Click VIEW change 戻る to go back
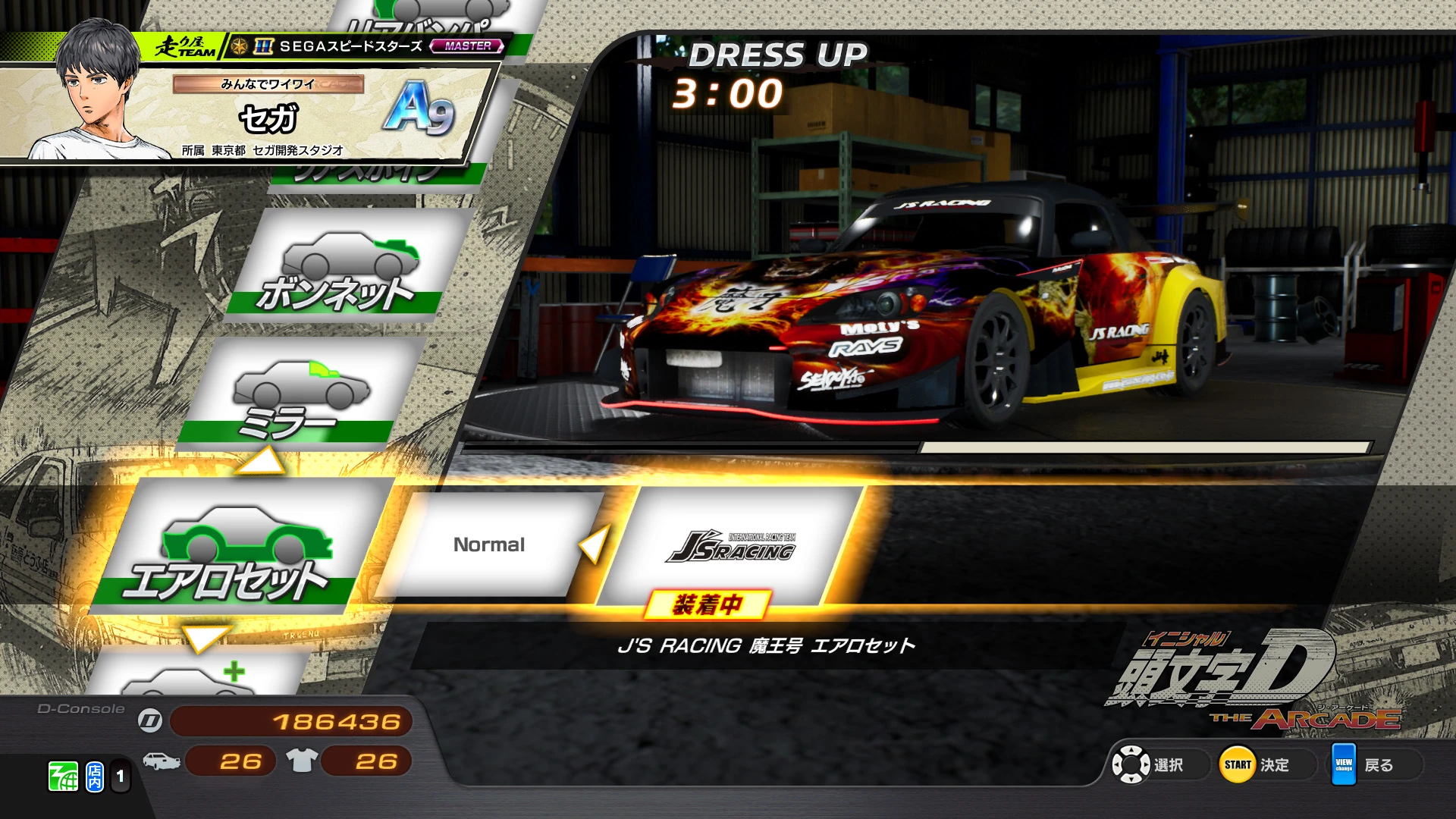The image size is (1456, 819). [x=1345, y=764]
